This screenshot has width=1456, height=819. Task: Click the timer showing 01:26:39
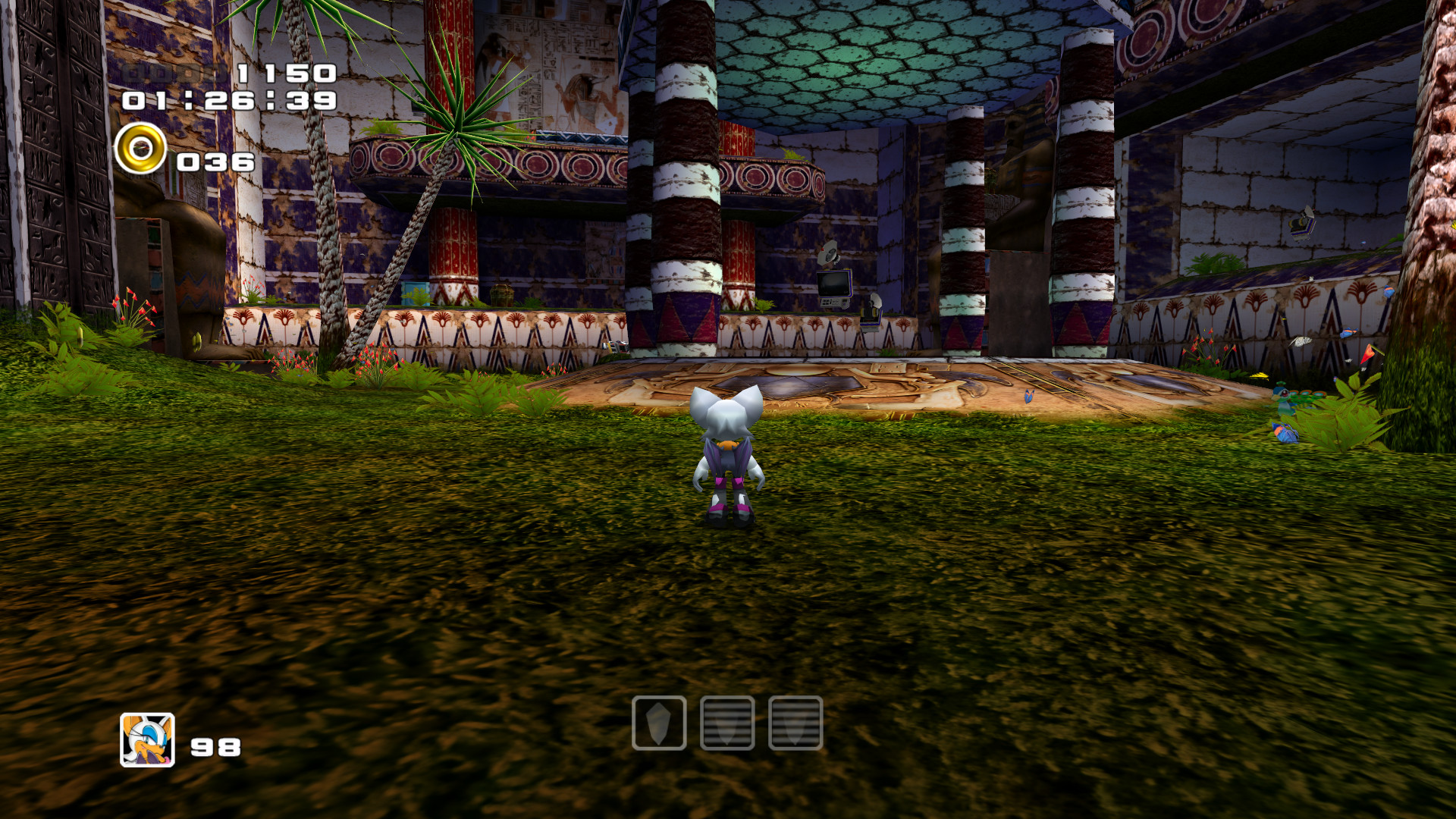point(227,101)
